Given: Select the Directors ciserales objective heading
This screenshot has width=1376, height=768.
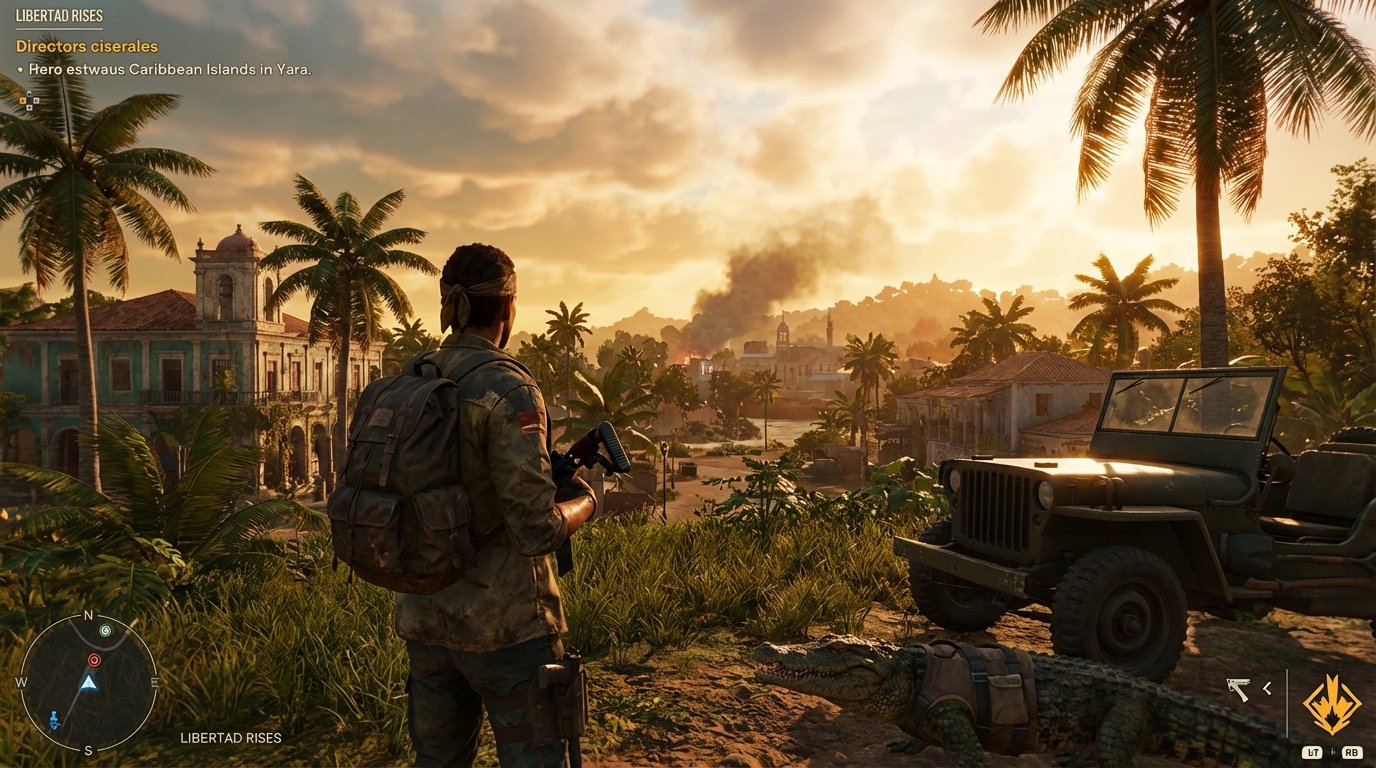Looking at the screenshot, I should coord(86,46).
